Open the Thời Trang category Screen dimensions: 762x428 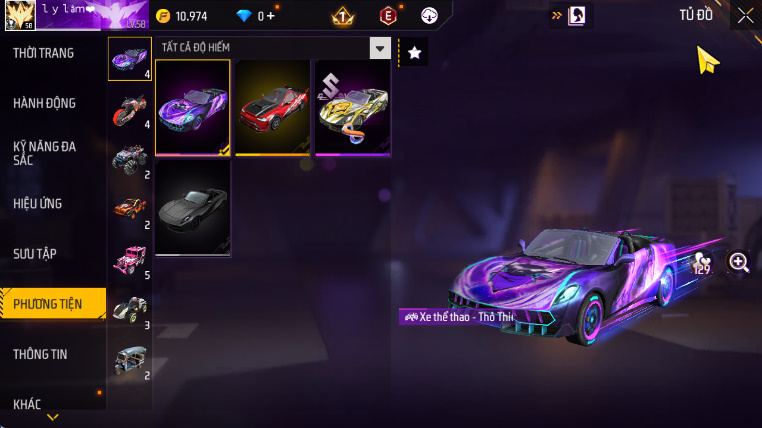[x=43, y=53]
